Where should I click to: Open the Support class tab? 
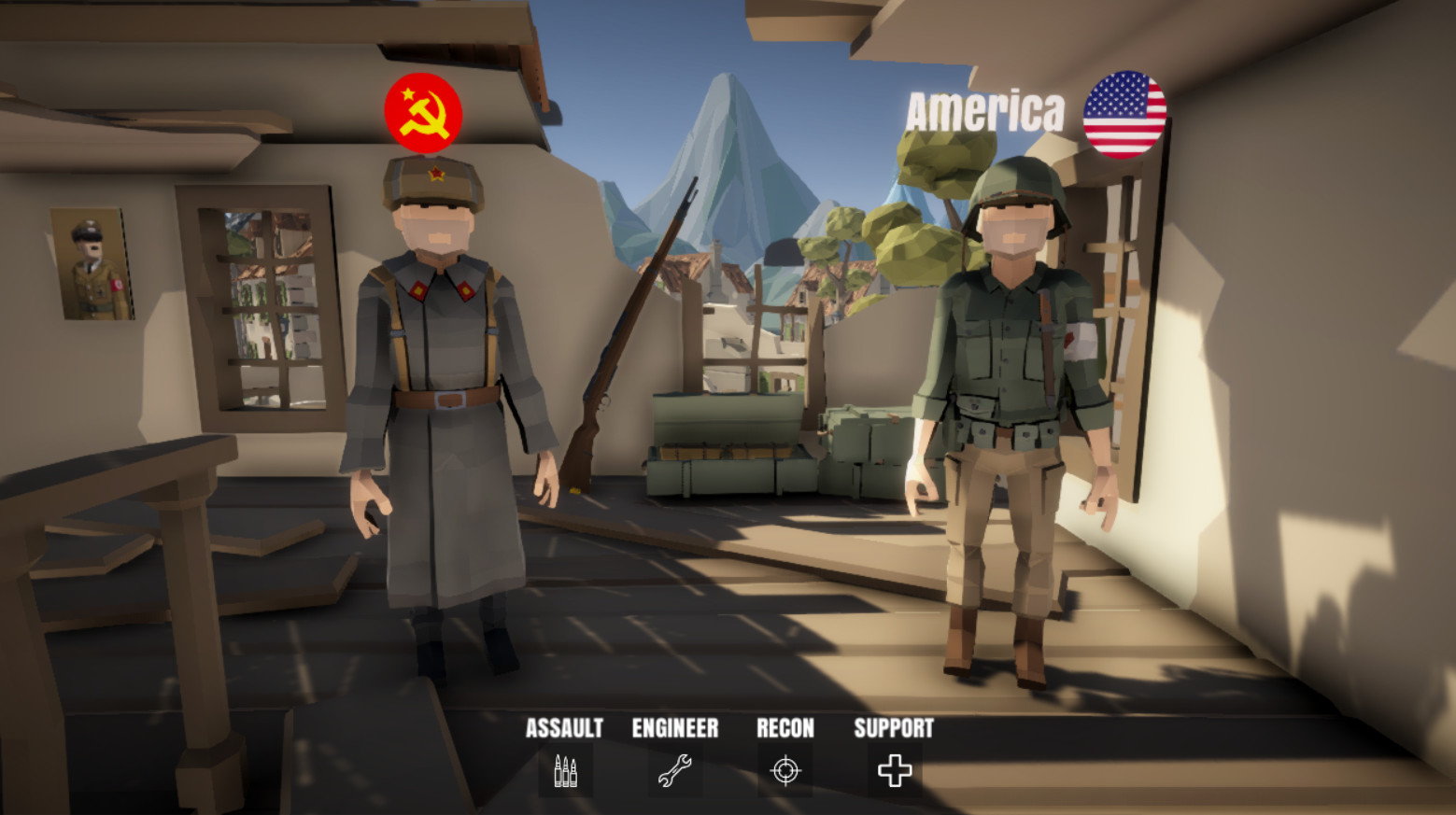pyautogui.click(x=894, y=729)
